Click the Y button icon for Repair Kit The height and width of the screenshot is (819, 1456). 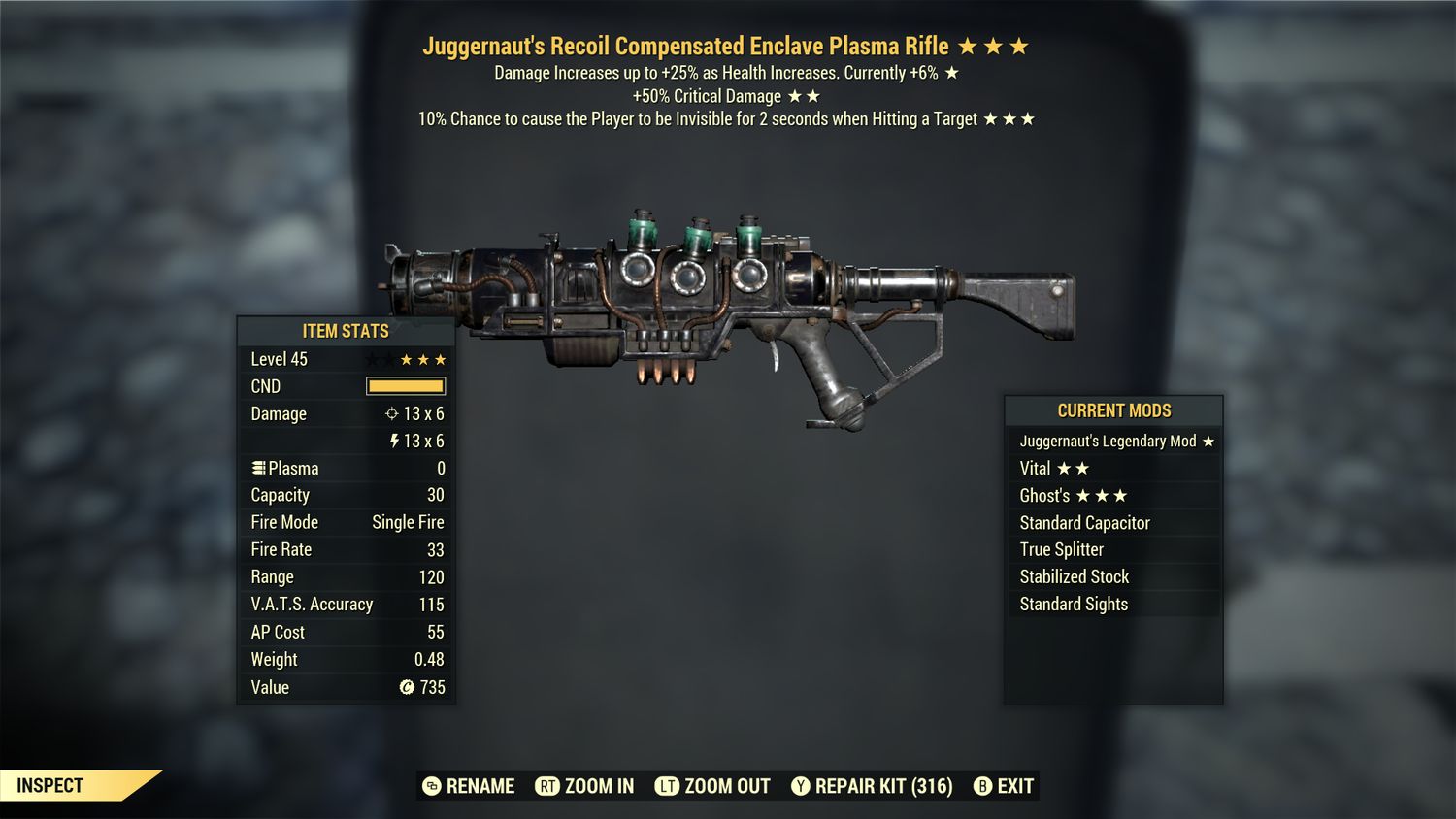[801, 786]
